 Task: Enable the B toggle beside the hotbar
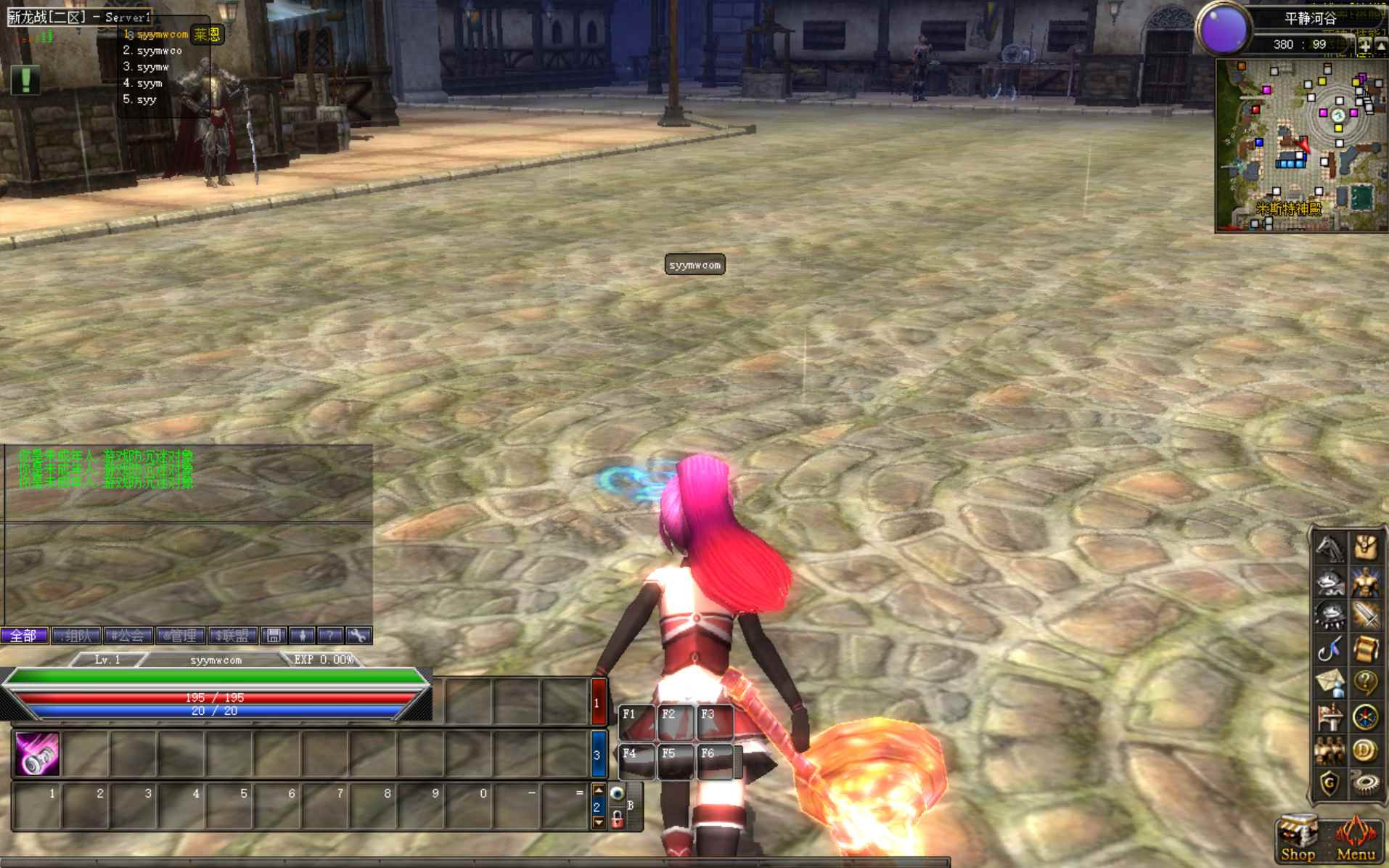point(631,805)
